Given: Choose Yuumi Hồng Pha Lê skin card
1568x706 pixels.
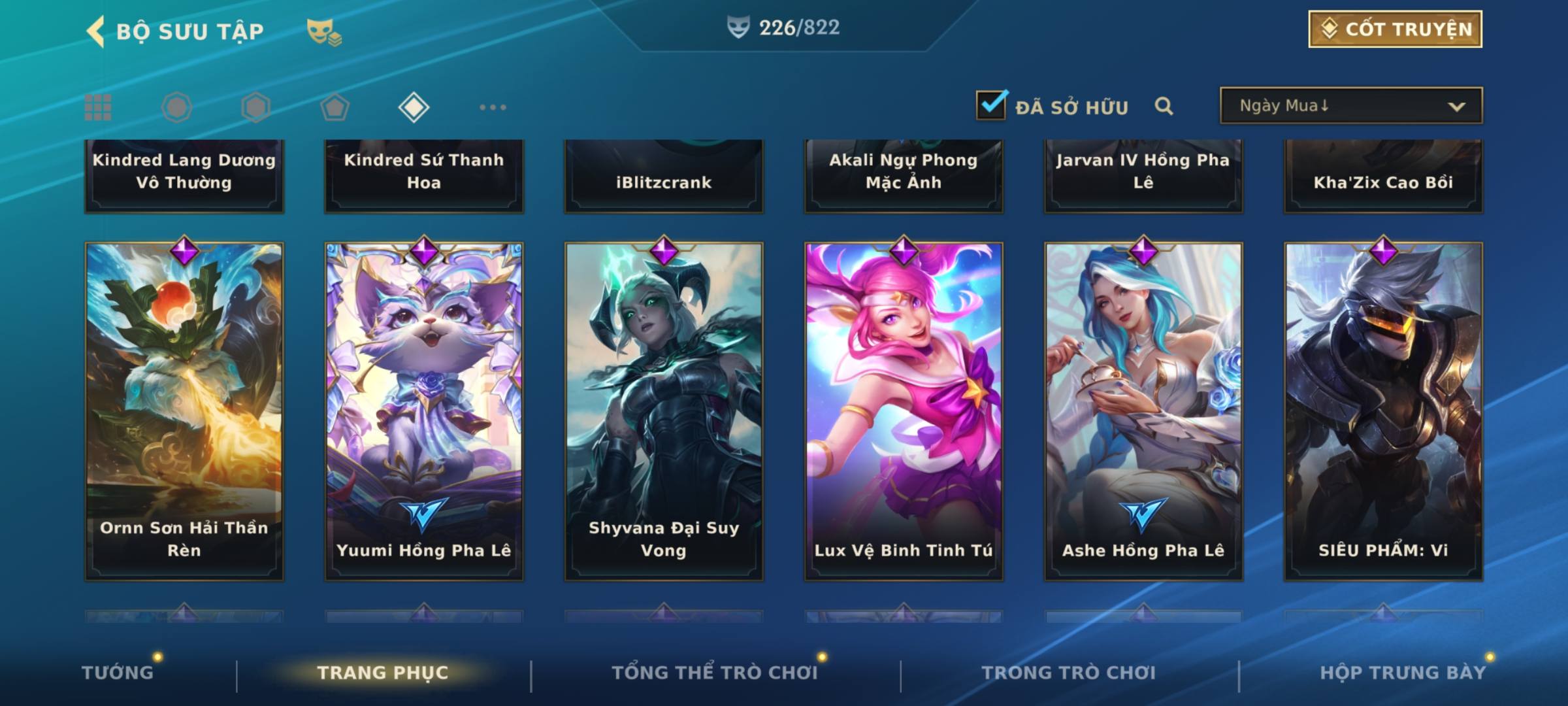Looking at the screenshot, I should click(424, 411).
